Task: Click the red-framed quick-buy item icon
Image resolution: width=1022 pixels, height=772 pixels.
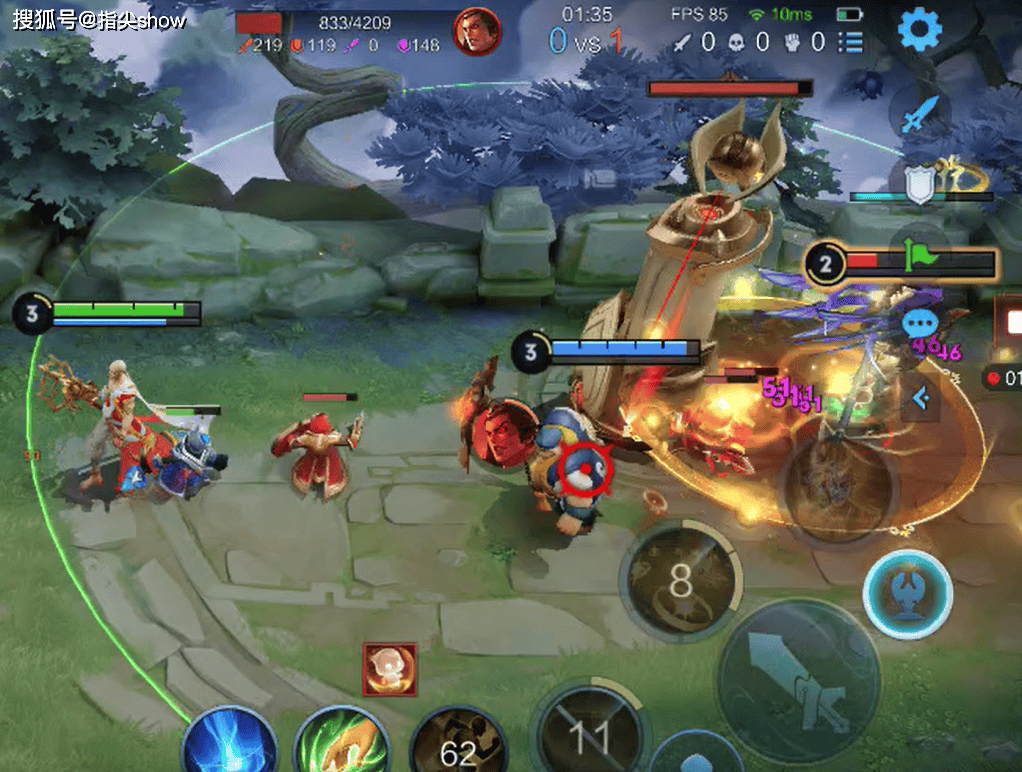Action: pos(389,669)
